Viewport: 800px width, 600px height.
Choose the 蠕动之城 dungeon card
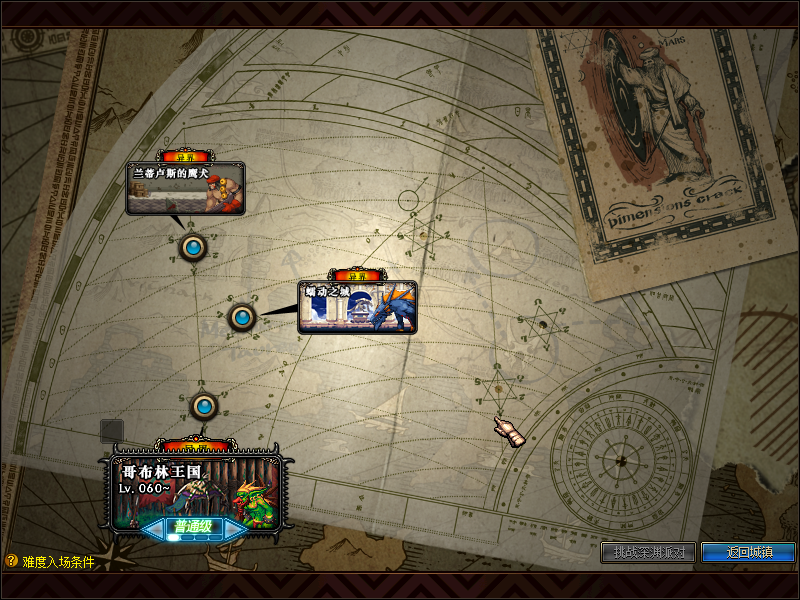point(357,307)
